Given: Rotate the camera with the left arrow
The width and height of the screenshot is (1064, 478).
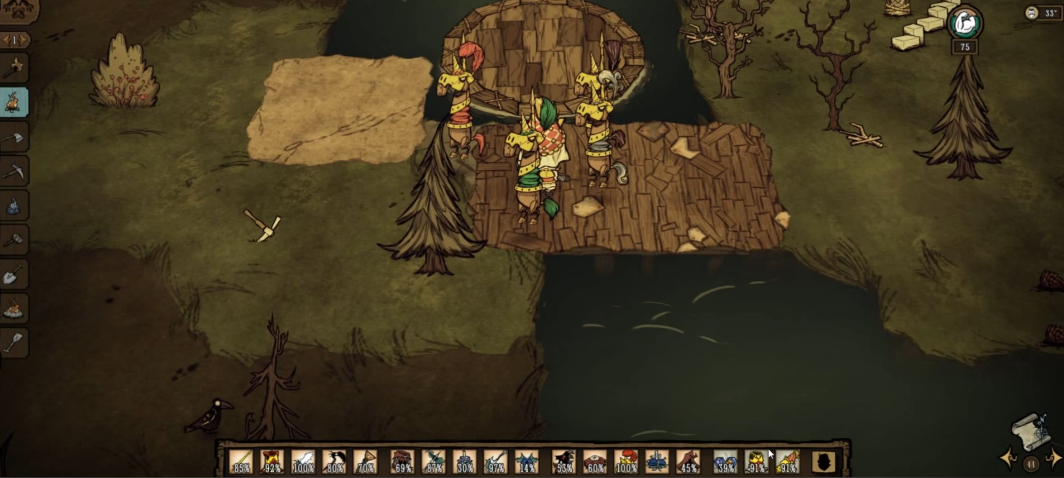Looking at the screenshot, I should coord(1008,459).
